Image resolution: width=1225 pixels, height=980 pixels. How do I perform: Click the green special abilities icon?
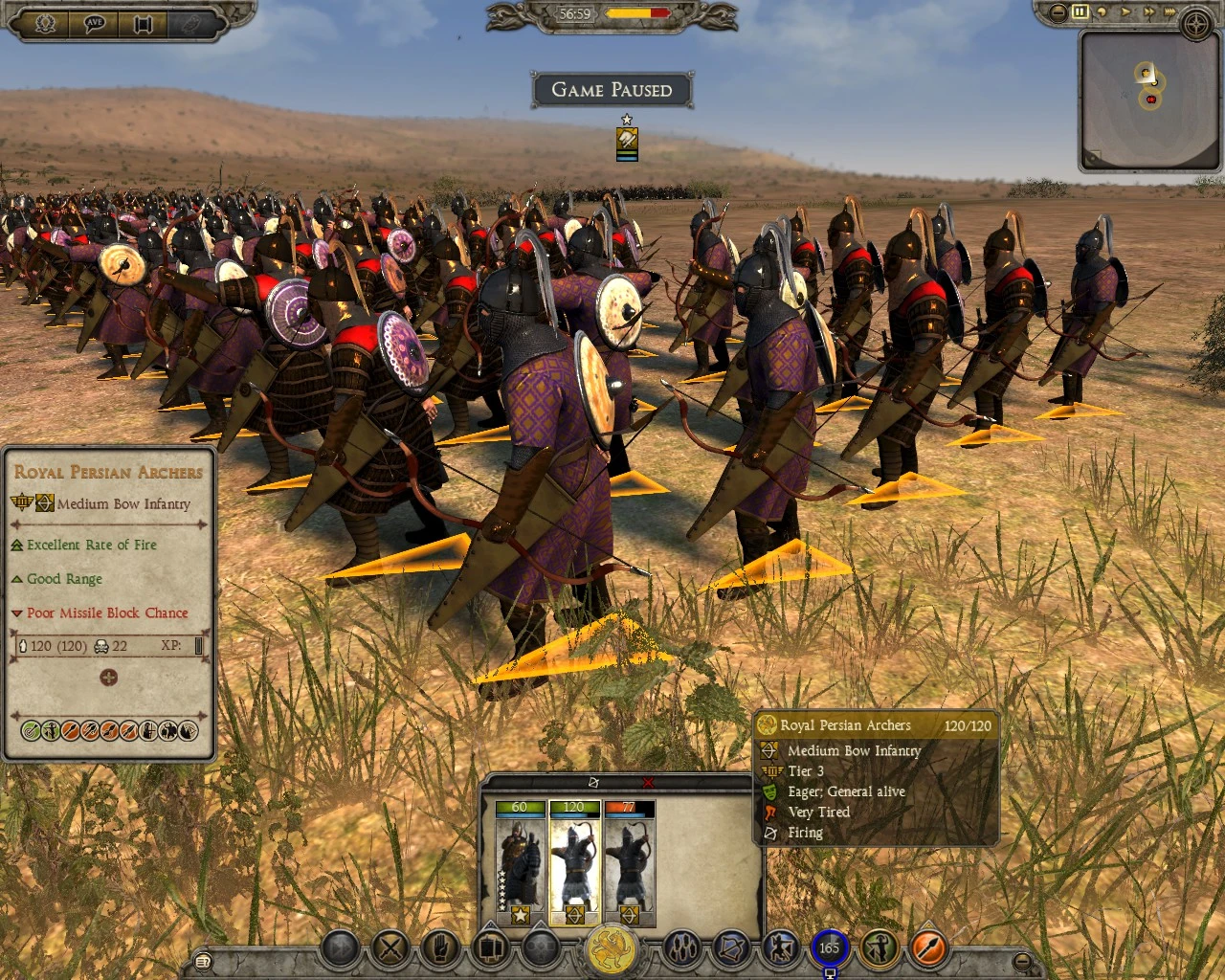880,947
